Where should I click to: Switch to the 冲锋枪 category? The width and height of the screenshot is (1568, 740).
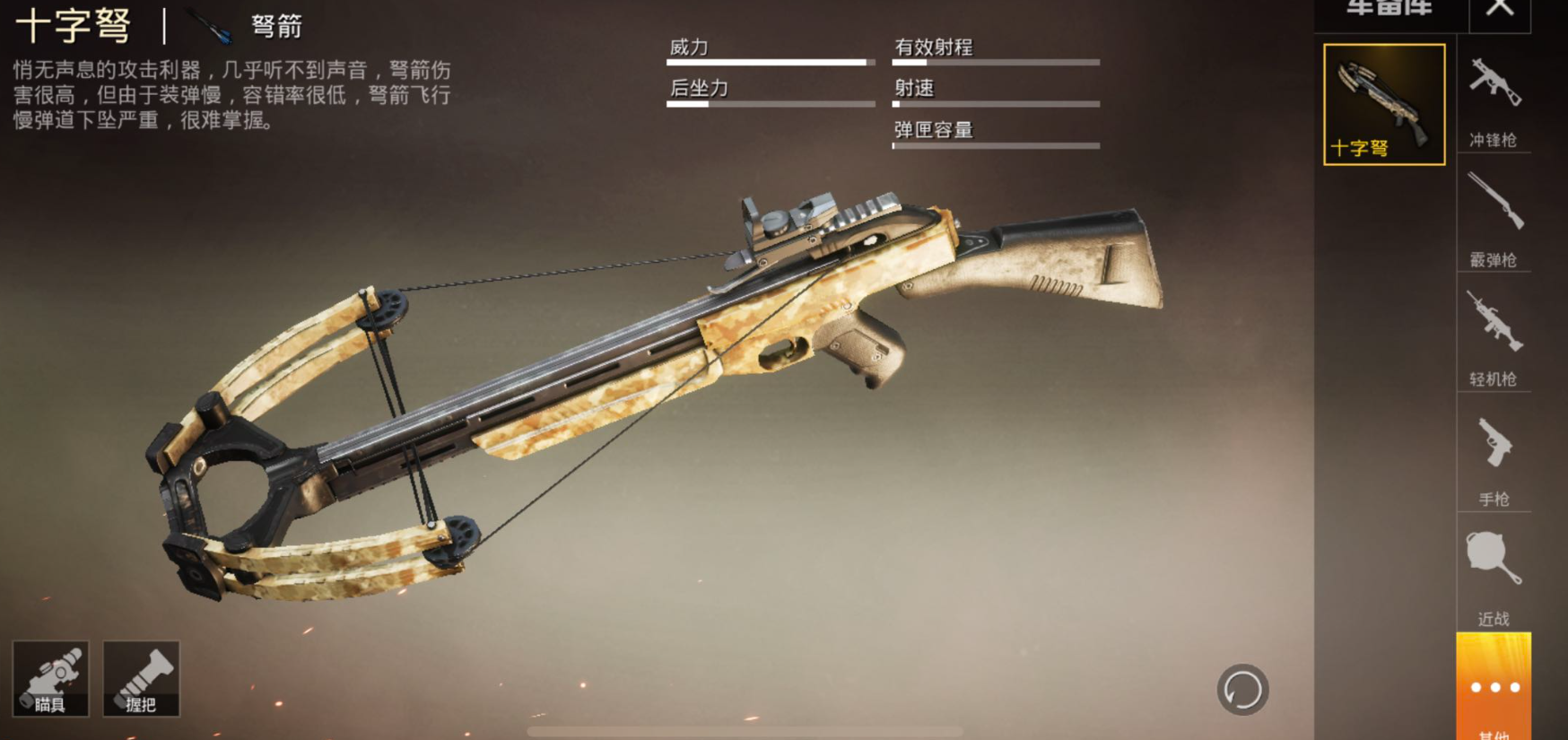(x=1494, y=99)
